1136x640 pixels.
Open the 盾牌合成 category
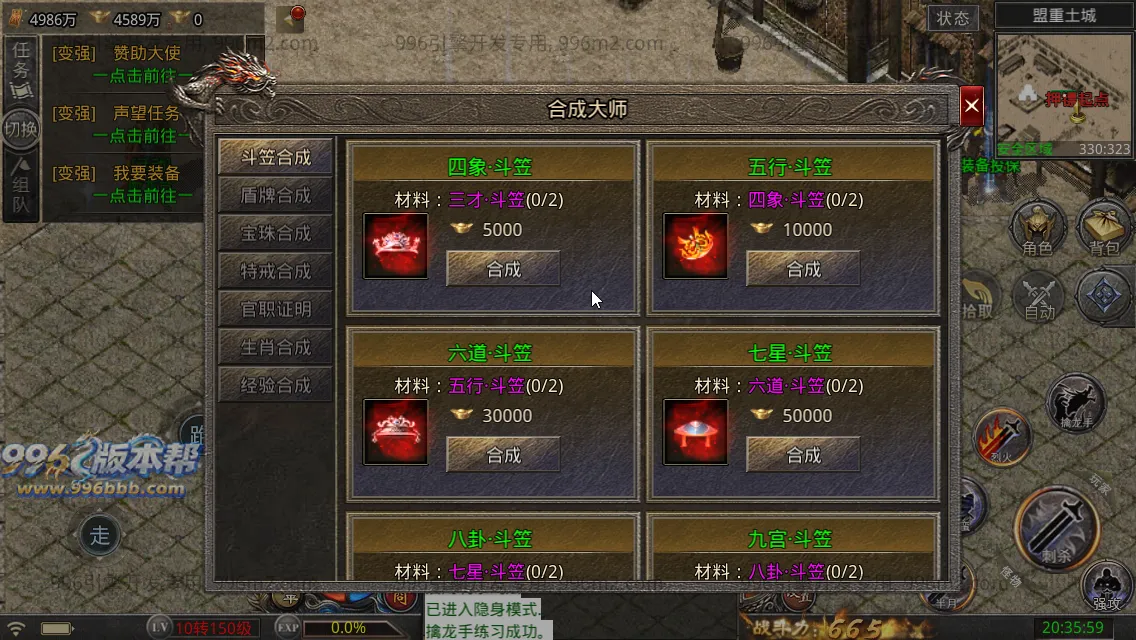(x=276, y=196)
